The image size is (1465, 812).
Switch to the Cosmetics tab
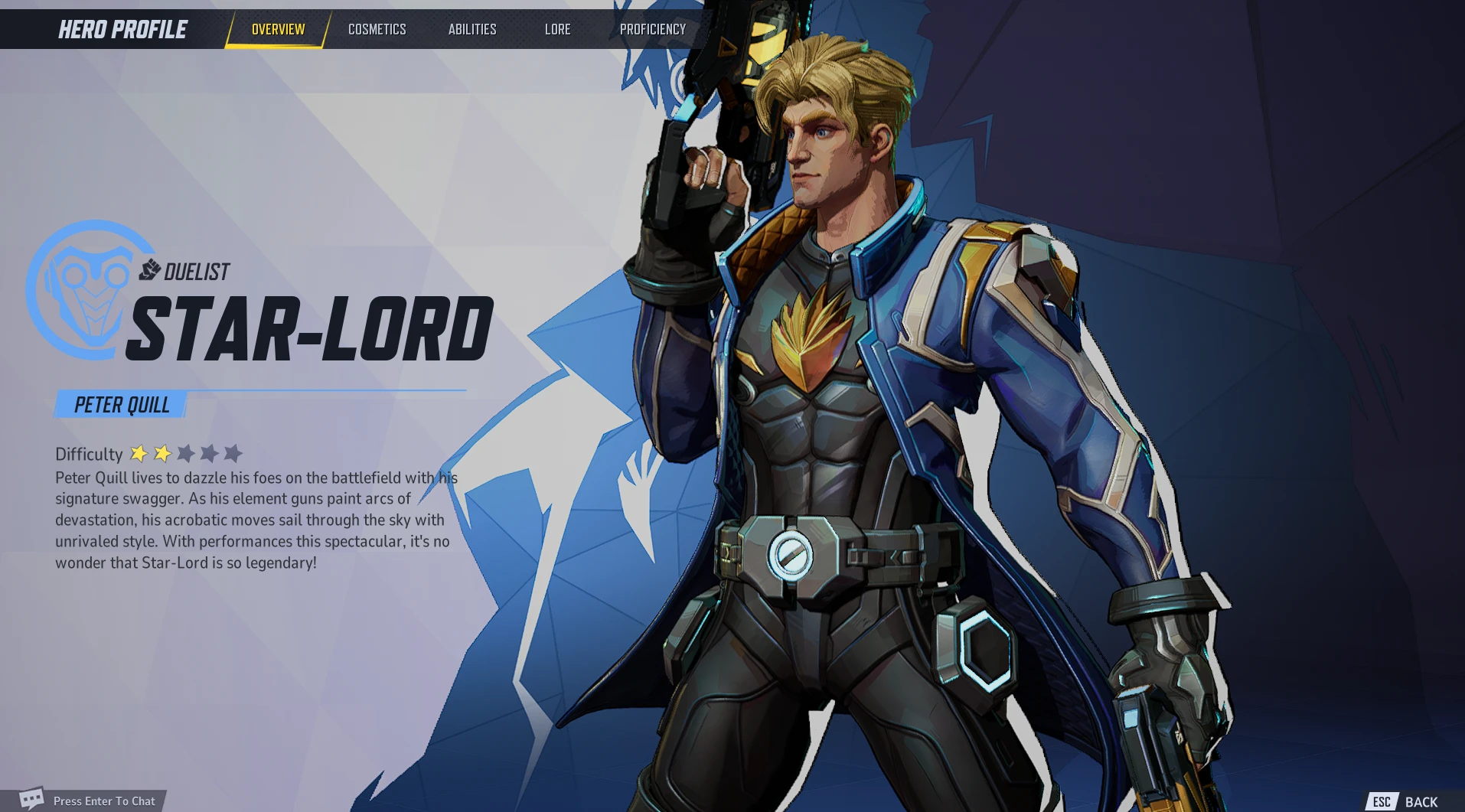377,30
